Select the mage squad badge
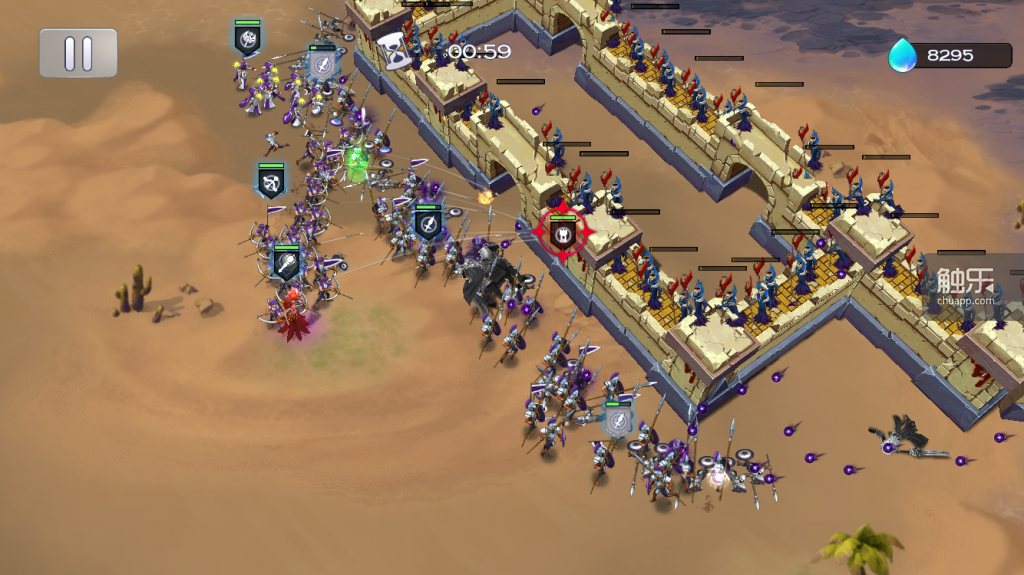This screenshot has width=1024, height=575. (247, 39)
